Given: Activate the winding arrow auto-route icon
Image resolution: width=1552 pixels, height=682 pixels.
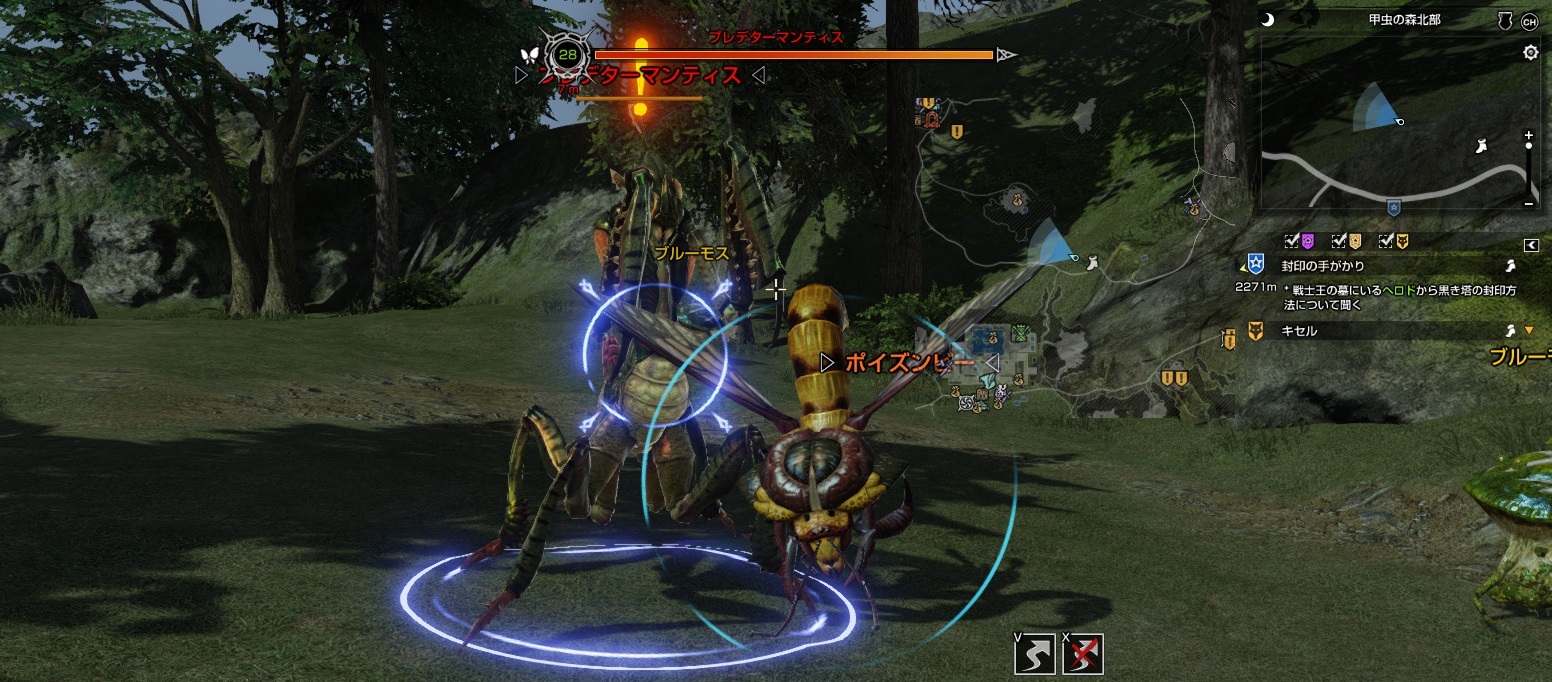Looking at the screenshot, I should click(x=1034, y=654).
